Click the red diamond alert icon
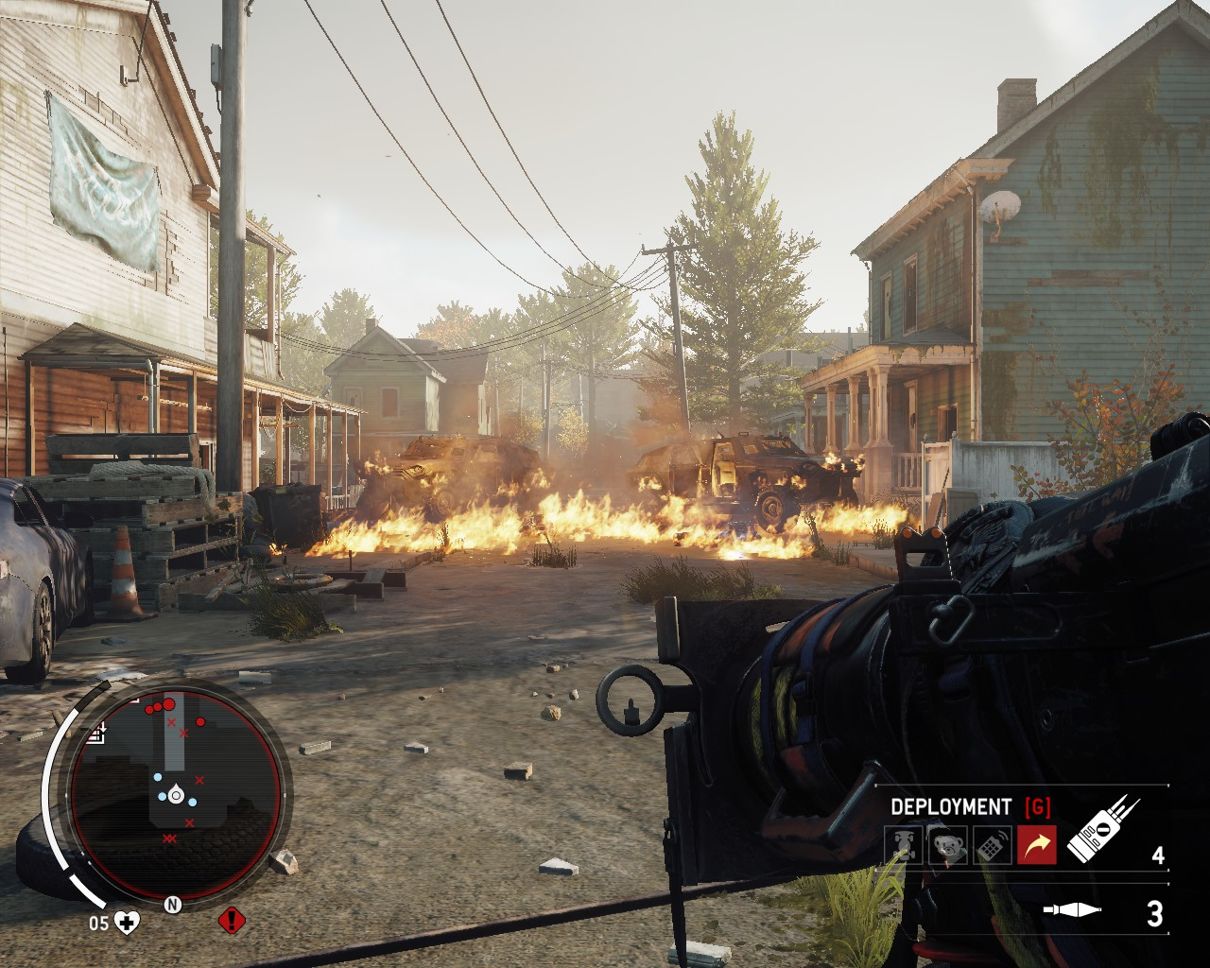 click(x=232, y=920)
